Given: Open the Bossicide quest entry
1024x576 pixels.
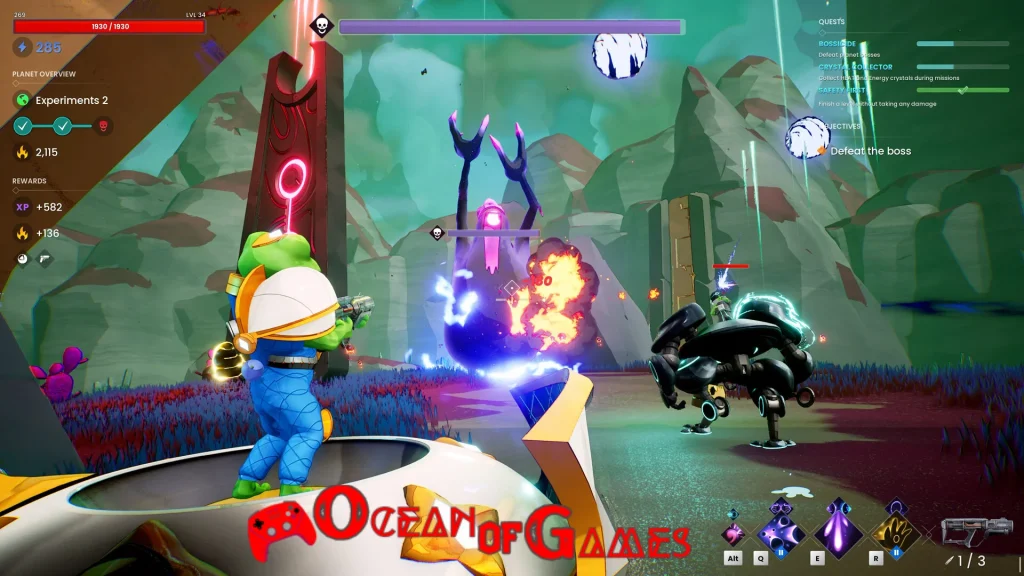Looking at the screenshot, I should pyautogui.click(x=838, y=44).
